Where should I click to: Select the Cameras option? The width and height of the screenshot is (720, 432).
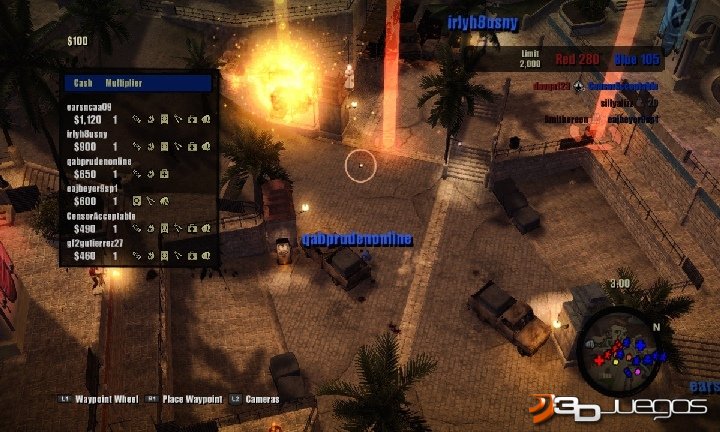tap(262, 399)
